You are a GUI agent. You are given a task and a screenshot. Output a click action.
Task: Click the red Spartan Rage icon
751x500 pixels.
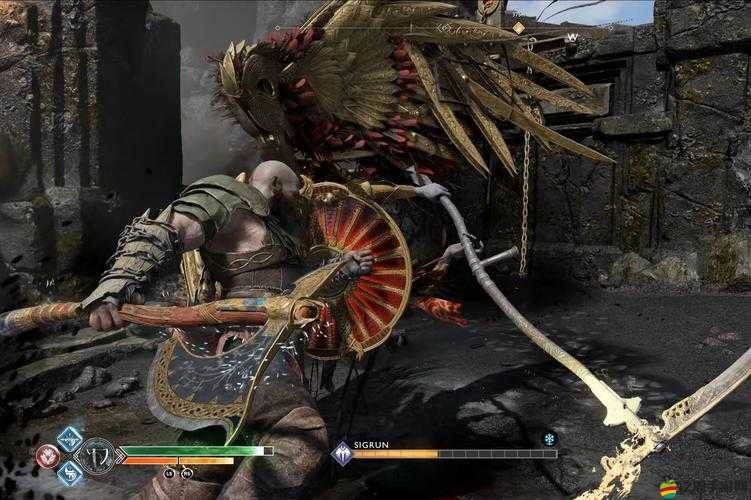point(47,456)
